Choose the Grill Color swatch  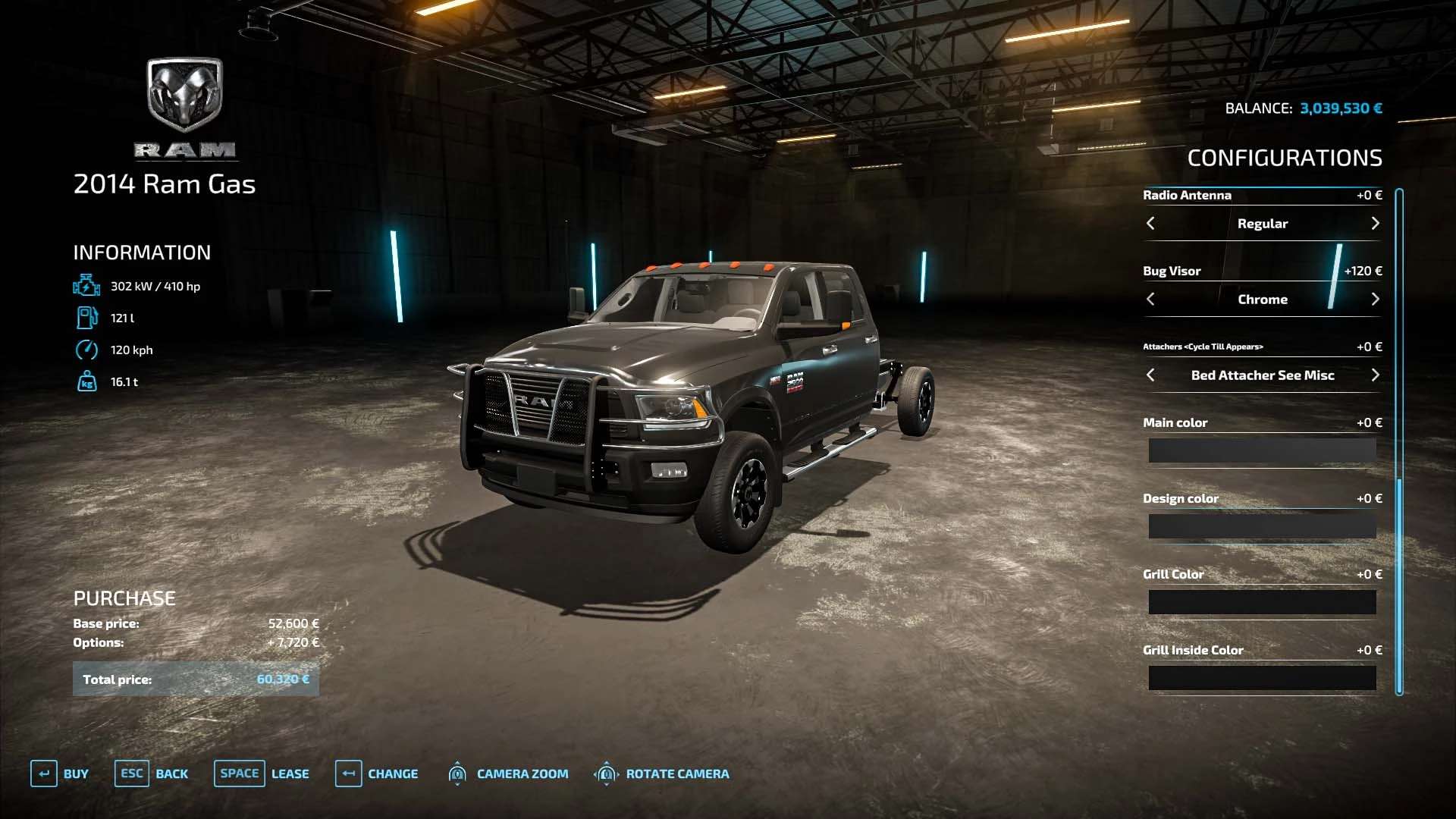[1262, 602]
